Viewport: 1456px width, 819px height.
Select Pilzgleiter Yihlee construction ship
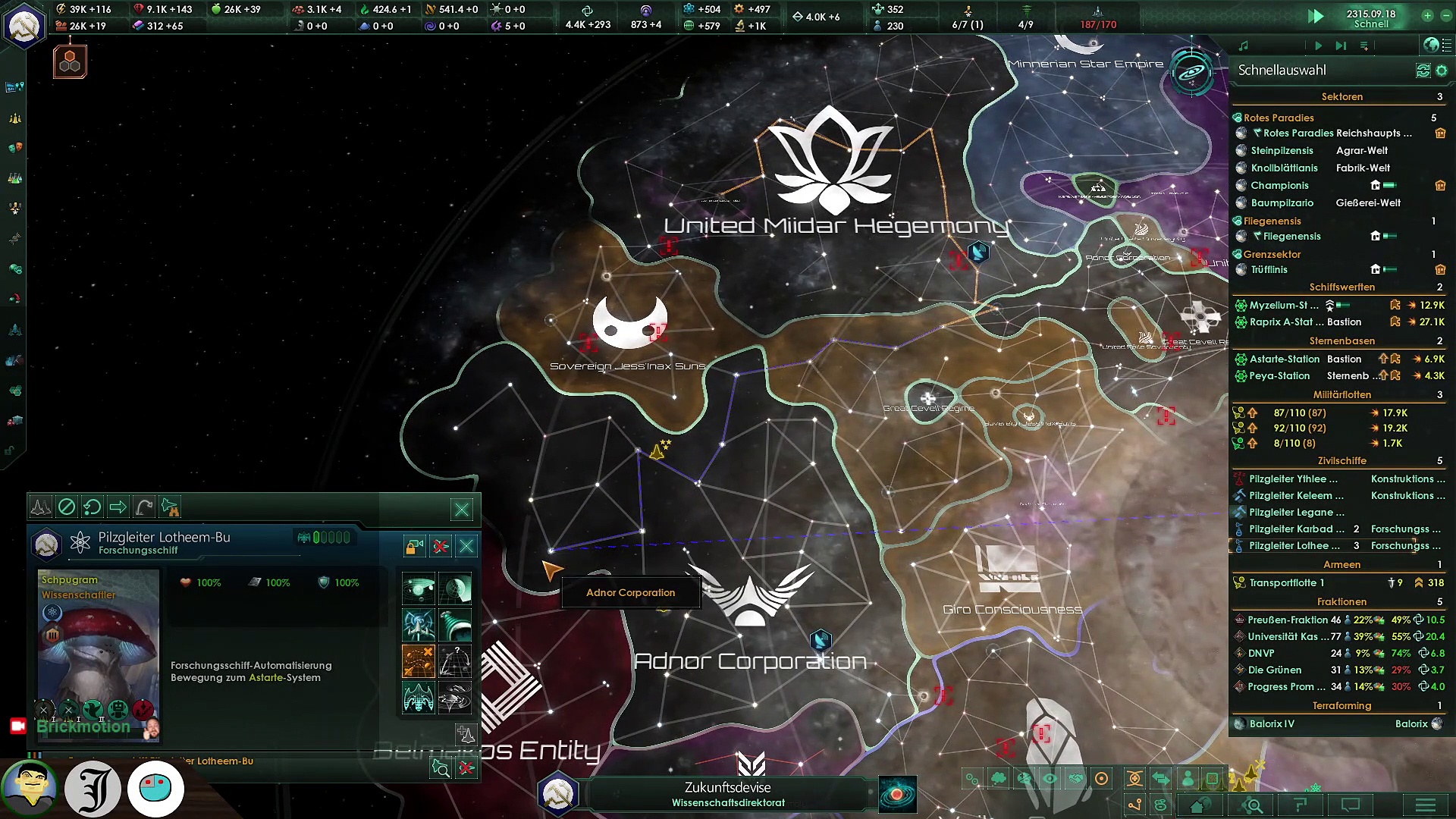tap(1292, 479)
